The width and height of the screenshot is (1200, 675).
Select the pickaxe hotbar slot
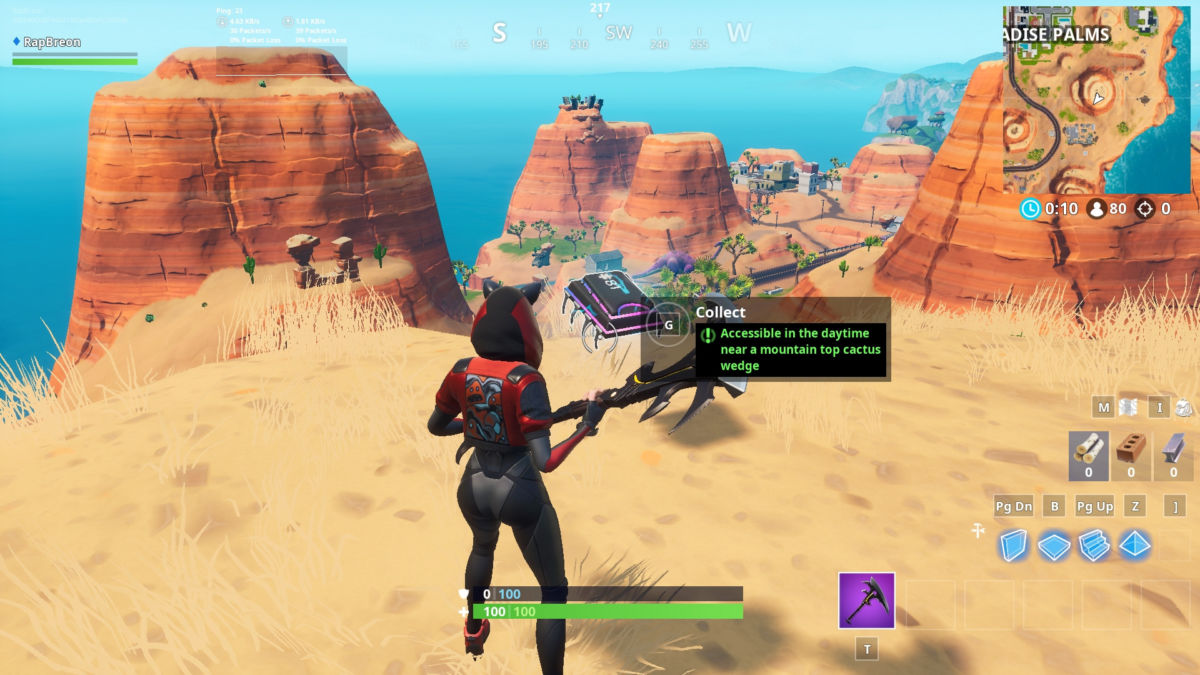click(866, 601)
